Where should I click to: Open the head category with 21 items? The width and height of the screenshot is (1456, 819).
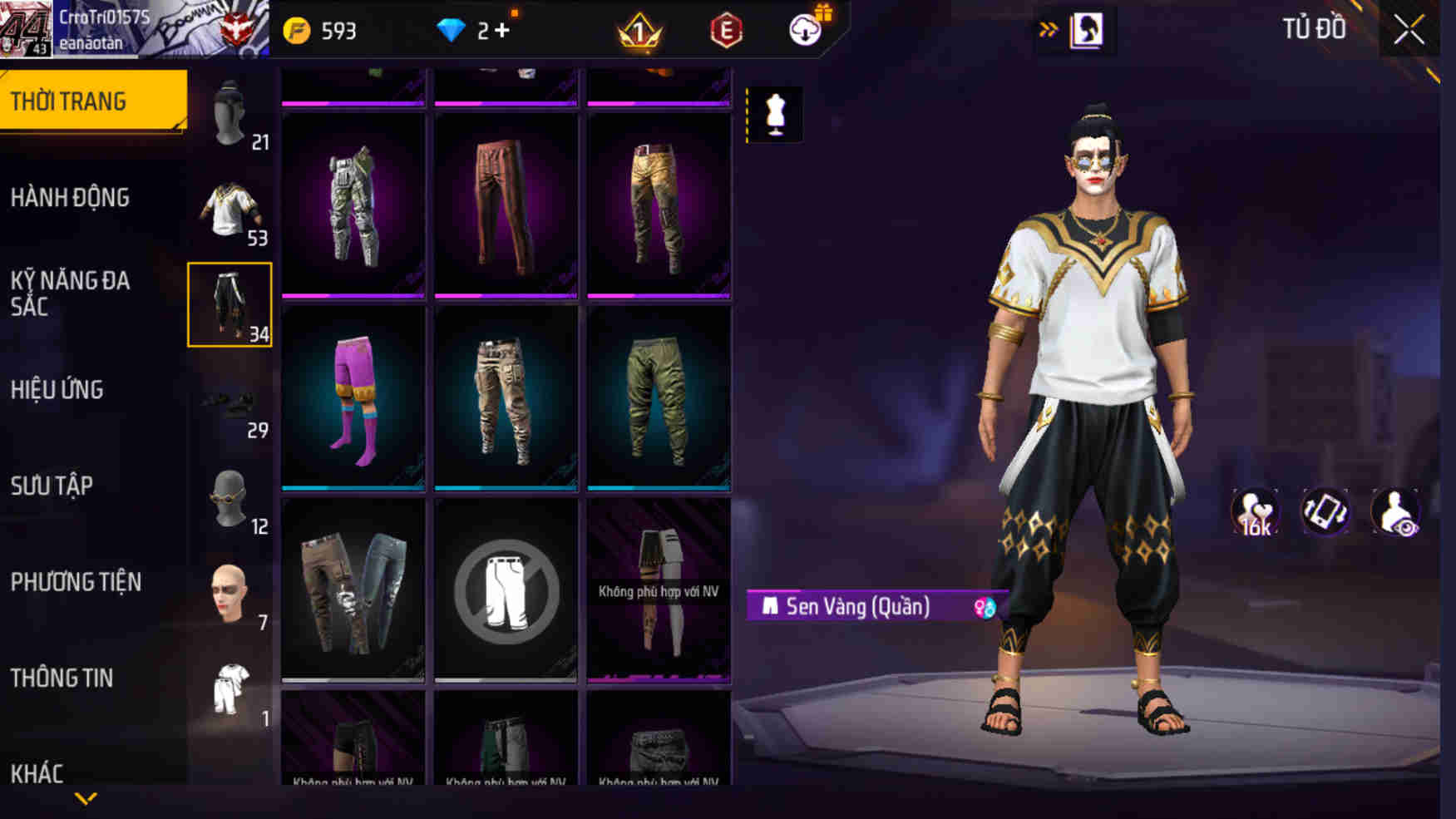pyautogui.click(x=230, y=114)
